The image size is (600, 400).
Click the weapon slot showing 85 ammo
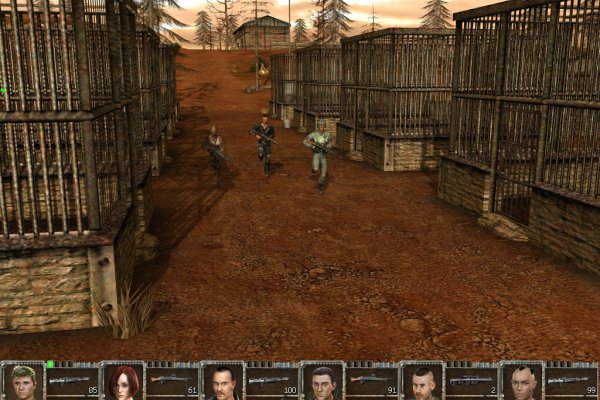[x=73, y=382]
